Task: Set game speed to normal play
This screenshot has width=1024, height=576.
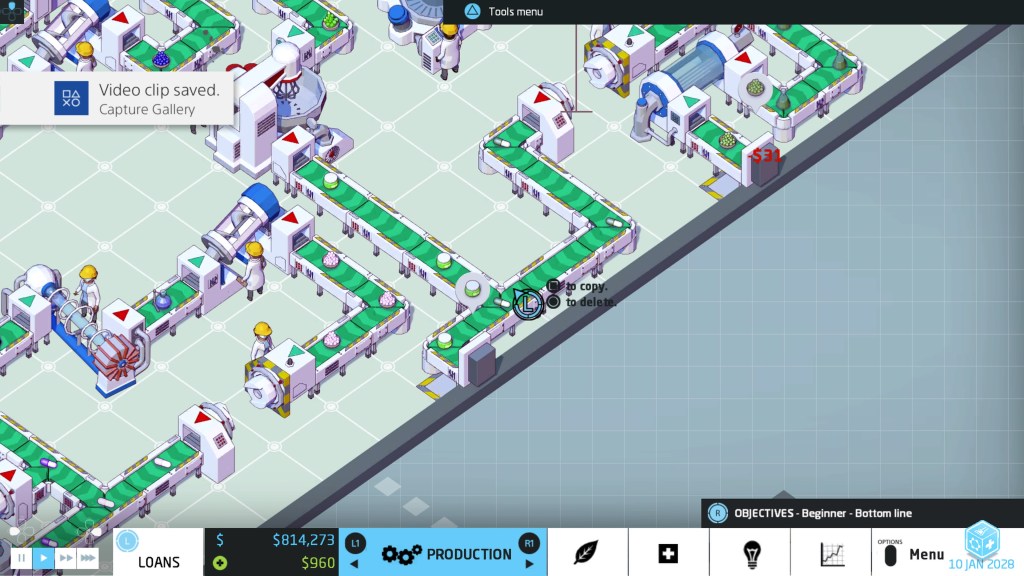Action: click(43, 558)
